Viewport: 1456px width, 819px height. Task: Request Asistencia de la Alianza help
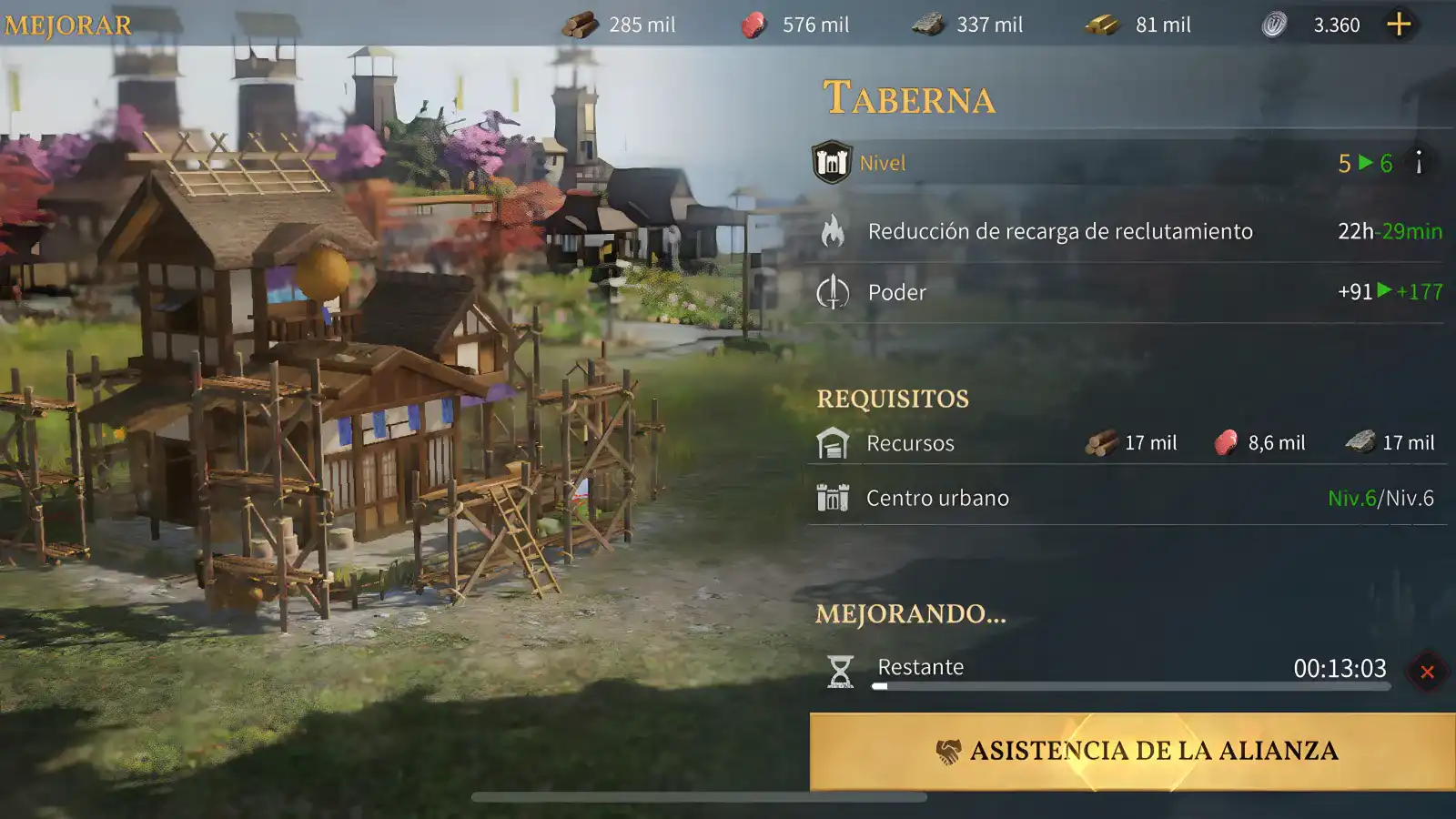click(x=1132, y=751)
